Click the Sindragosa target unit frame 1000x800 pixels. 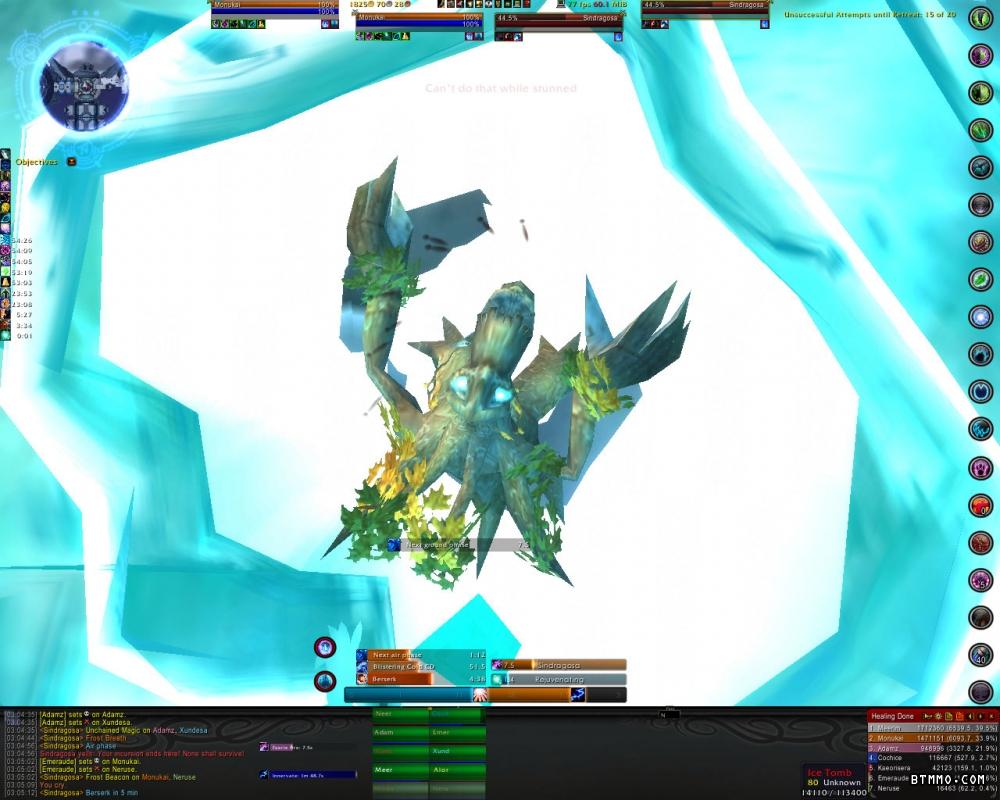560,18
